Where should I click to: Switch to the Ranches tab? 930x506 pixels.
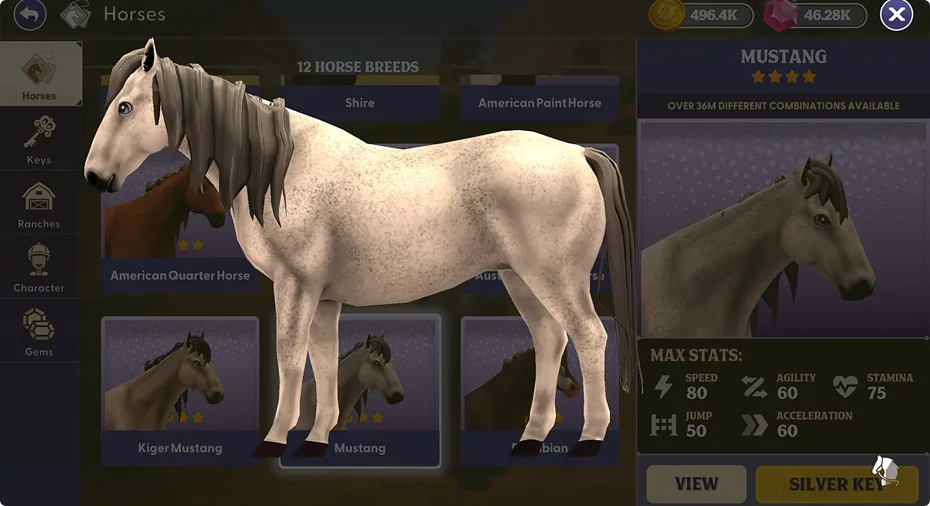click(39, 203)
